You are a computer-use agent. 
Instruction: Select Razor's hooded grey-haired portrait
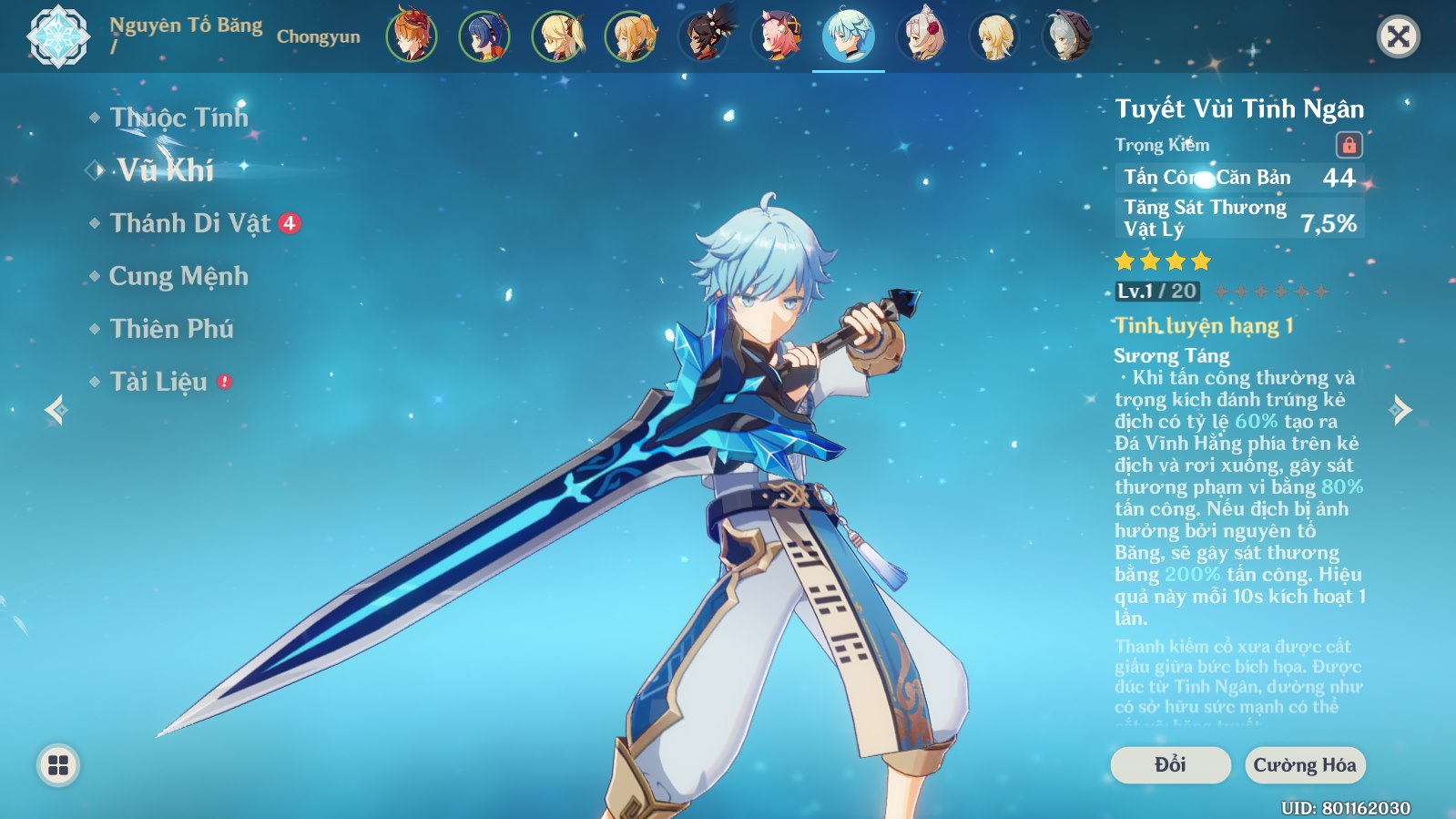tap(1068, 37)
